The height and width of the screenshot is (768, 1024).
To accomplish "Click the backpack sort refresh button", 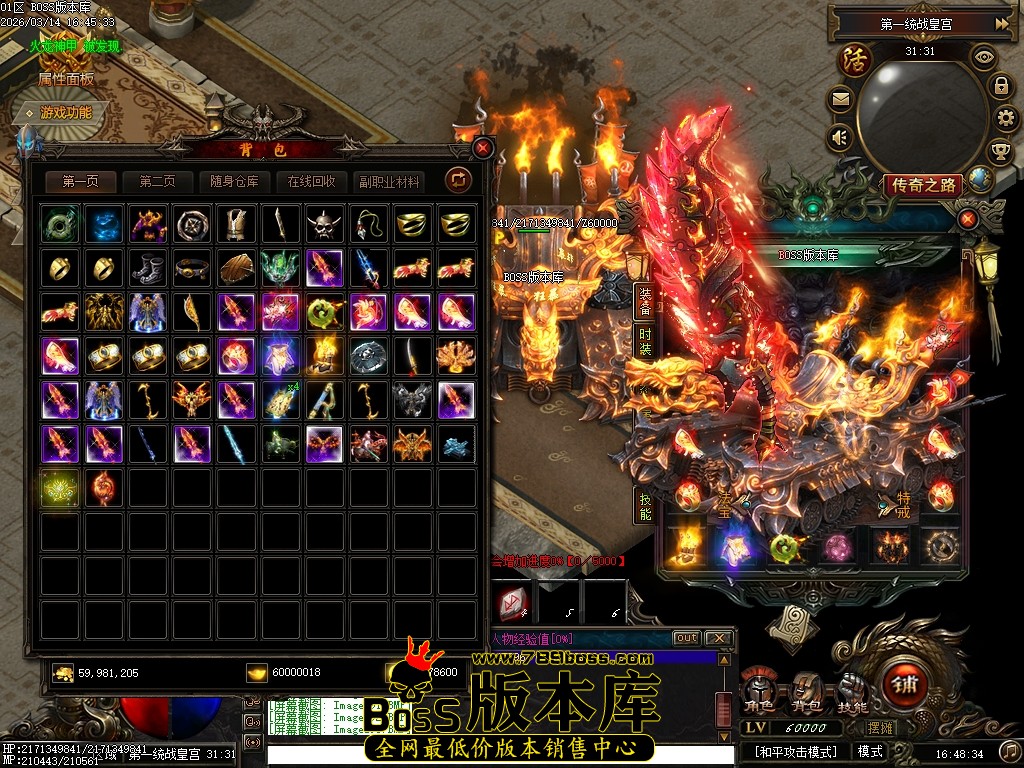I will tap(458, 180).
